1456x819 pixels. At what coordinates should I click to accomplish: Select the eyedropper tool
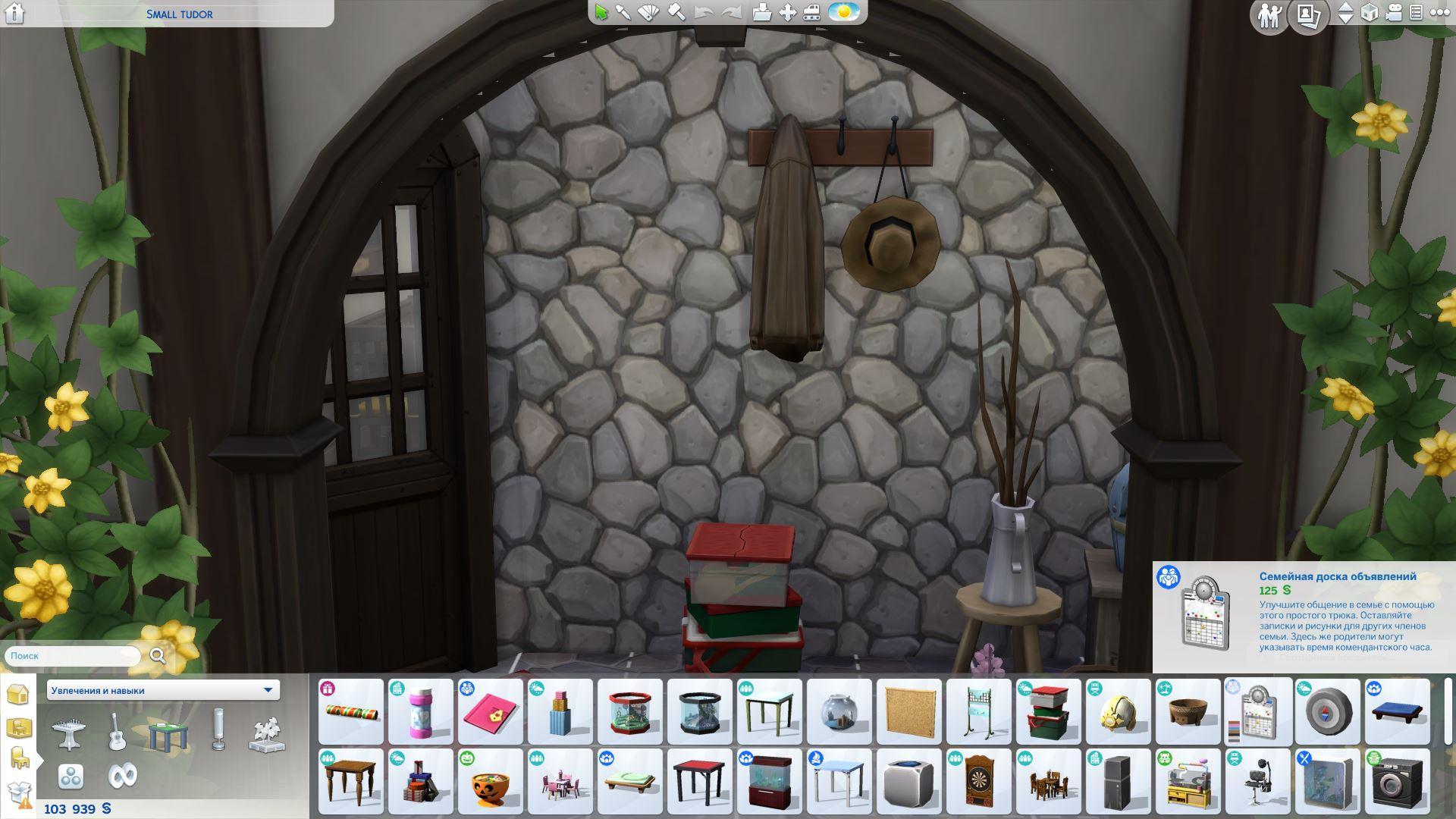tap(623, 13)
